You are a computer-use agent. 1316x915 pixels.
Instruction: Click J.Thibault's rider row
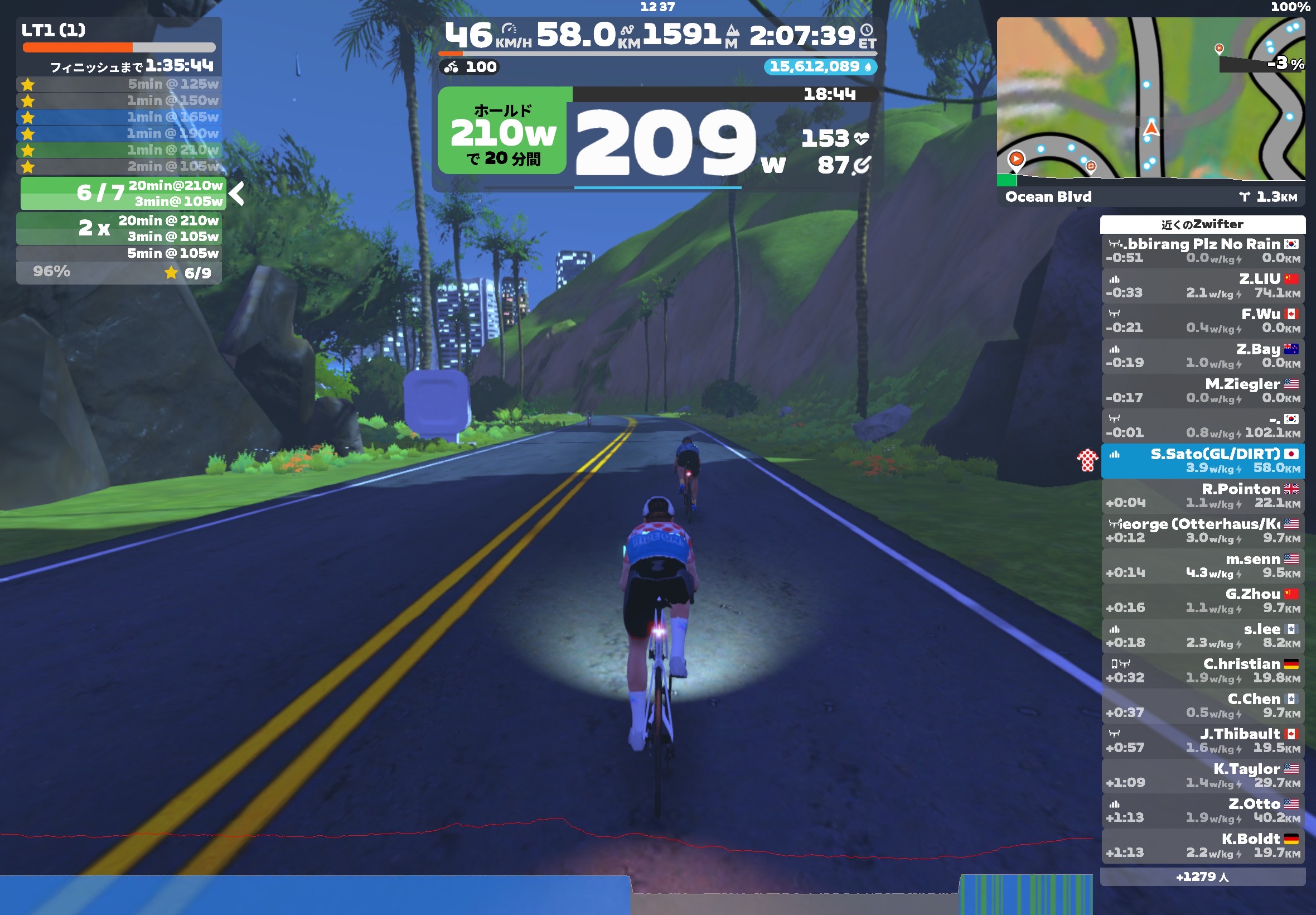(1203, 740)
